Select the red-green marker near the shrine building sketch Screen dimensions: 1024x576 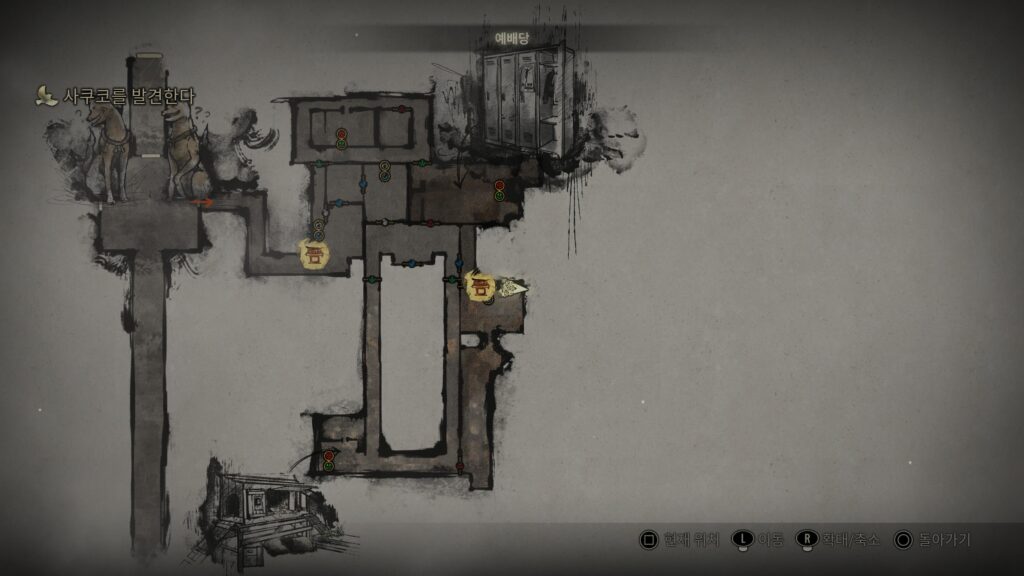pyautogui.click(x=328, y=461)
